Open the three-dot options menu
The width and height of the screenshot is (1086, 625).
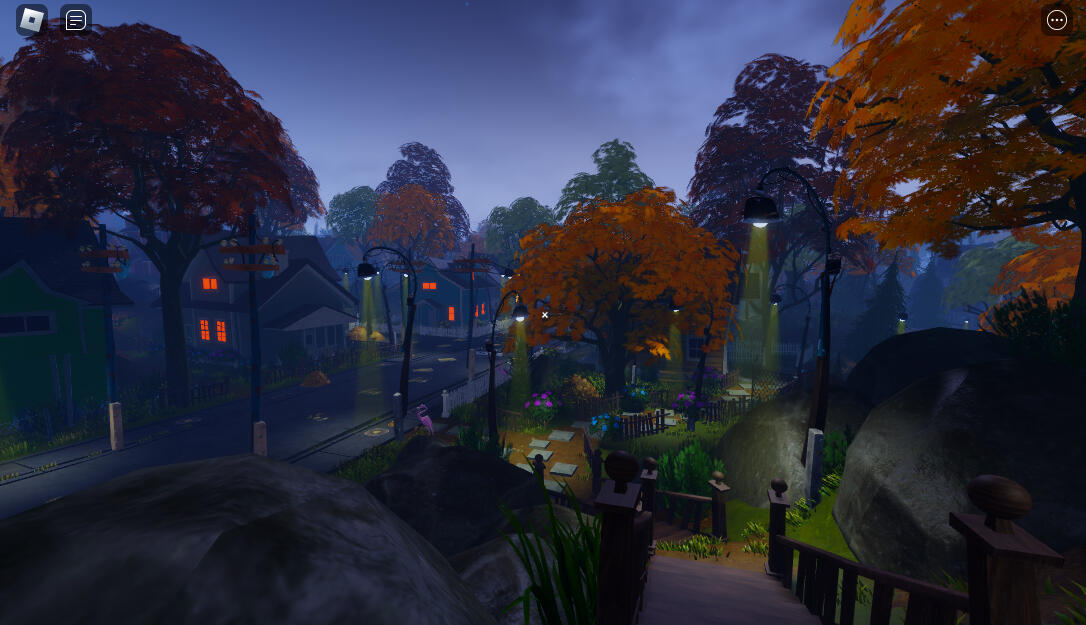1056,20
